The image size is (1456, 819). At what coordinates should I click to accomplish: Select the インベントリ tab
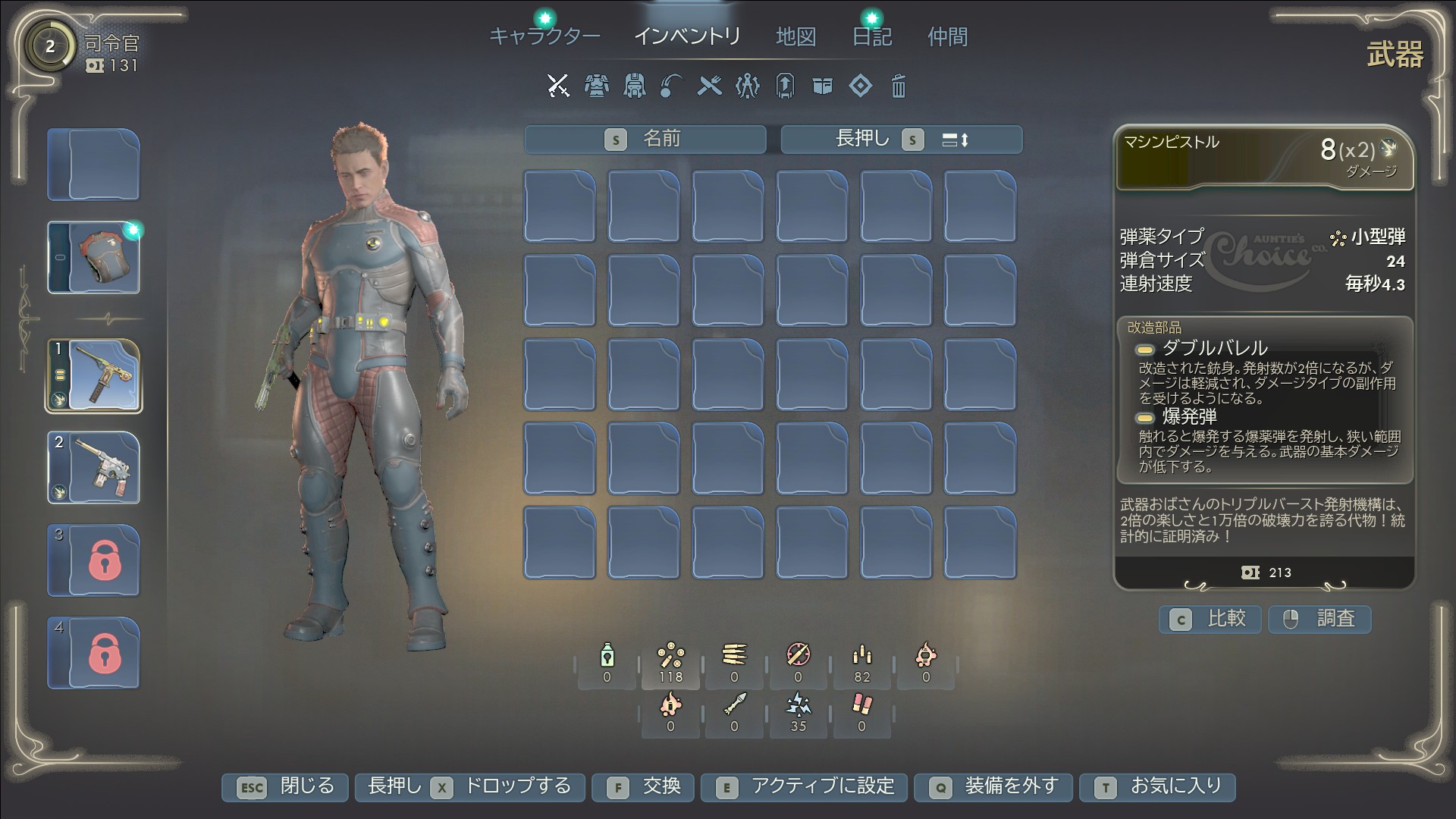(687, 36)
